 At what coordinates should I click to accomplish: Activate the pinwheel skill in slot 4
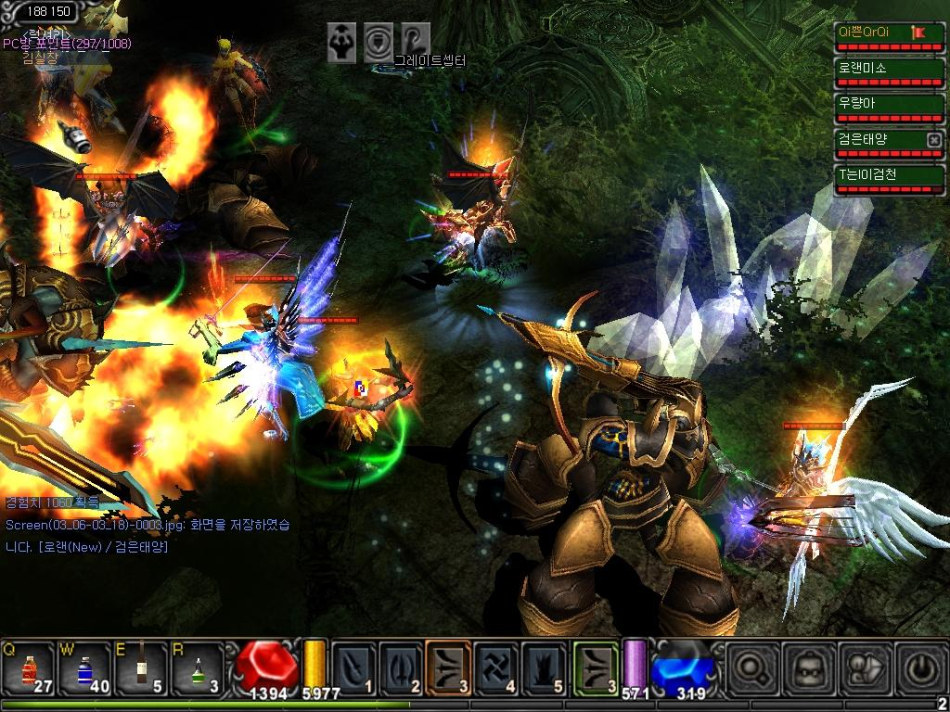pos(497,667)
